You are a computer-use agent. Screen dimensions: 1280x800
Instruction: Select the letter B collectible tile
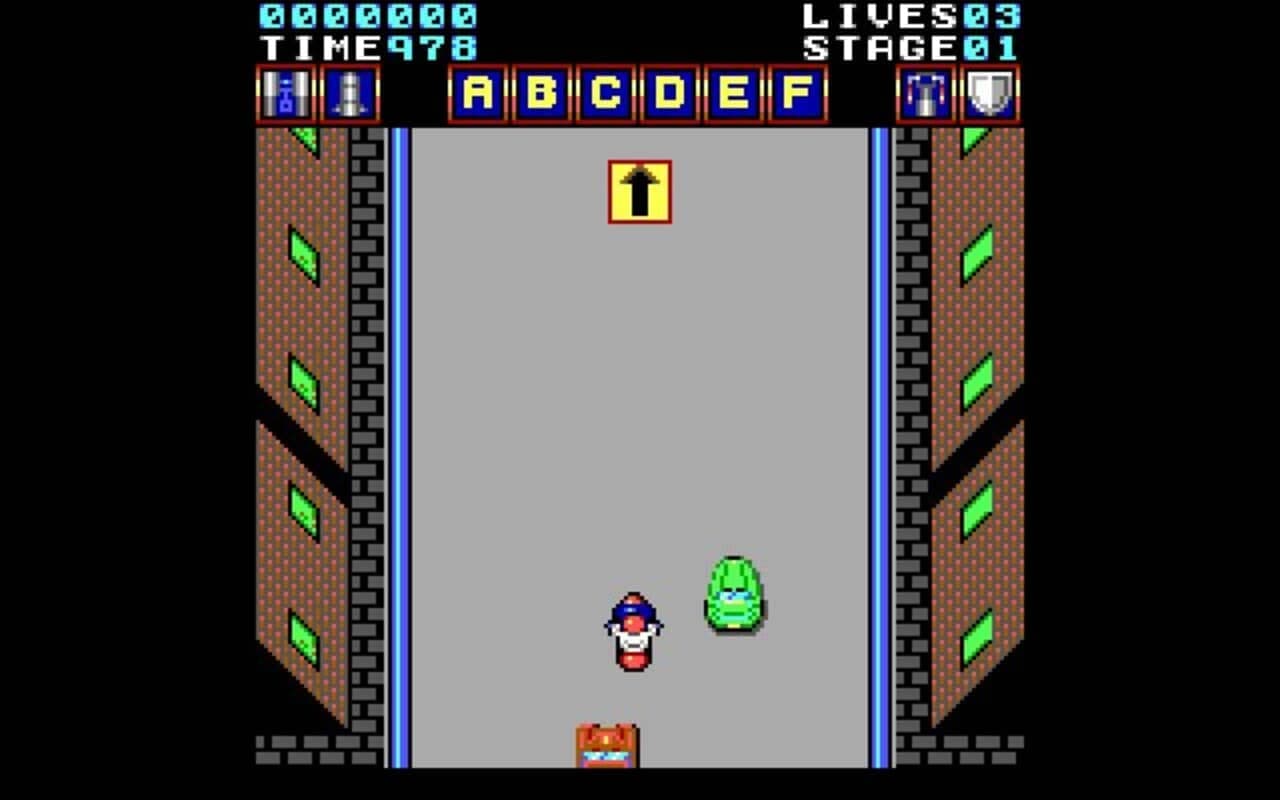coord(540,95)
